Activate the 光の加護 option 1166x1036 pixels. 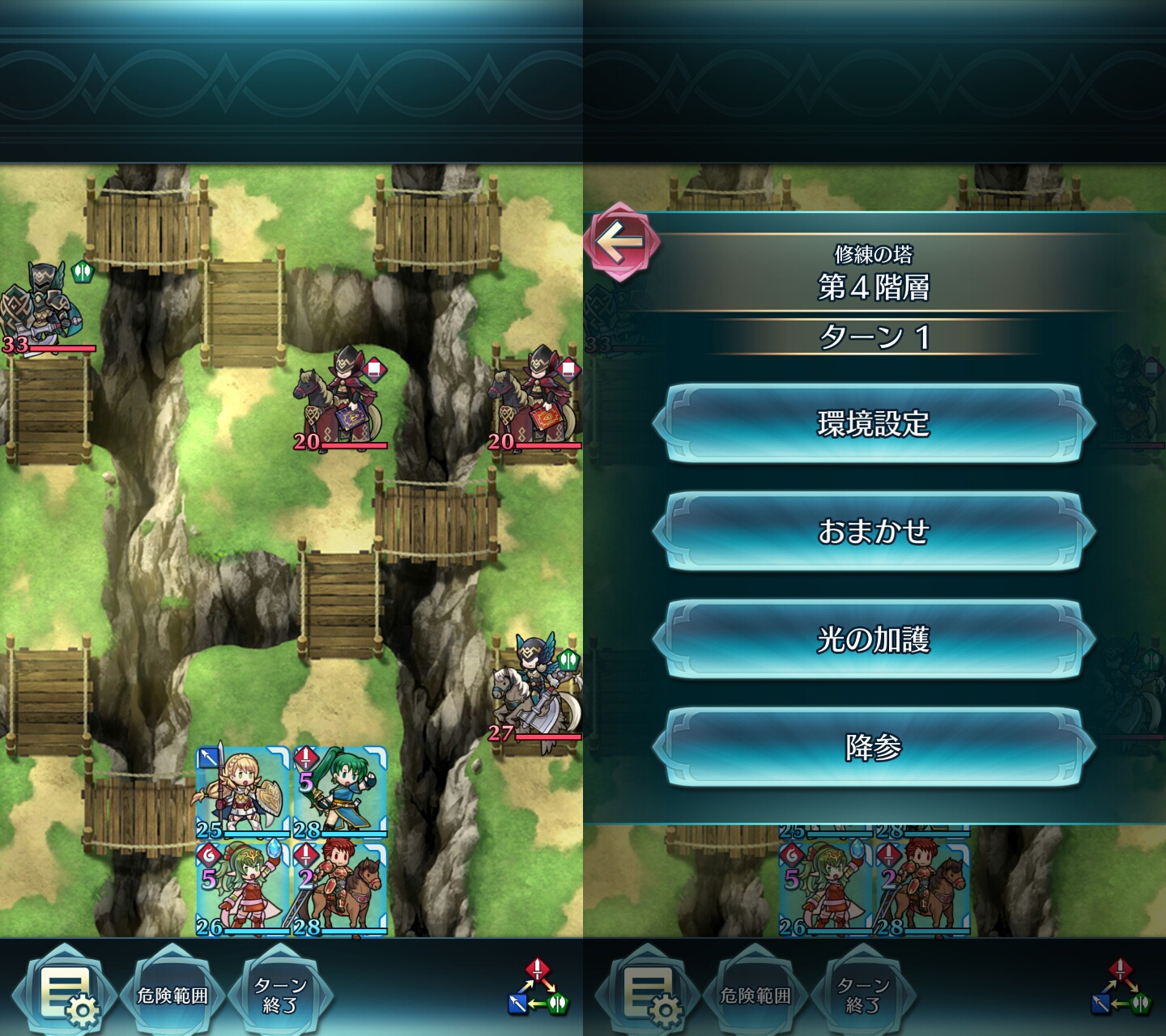click(x=873, y=639)
